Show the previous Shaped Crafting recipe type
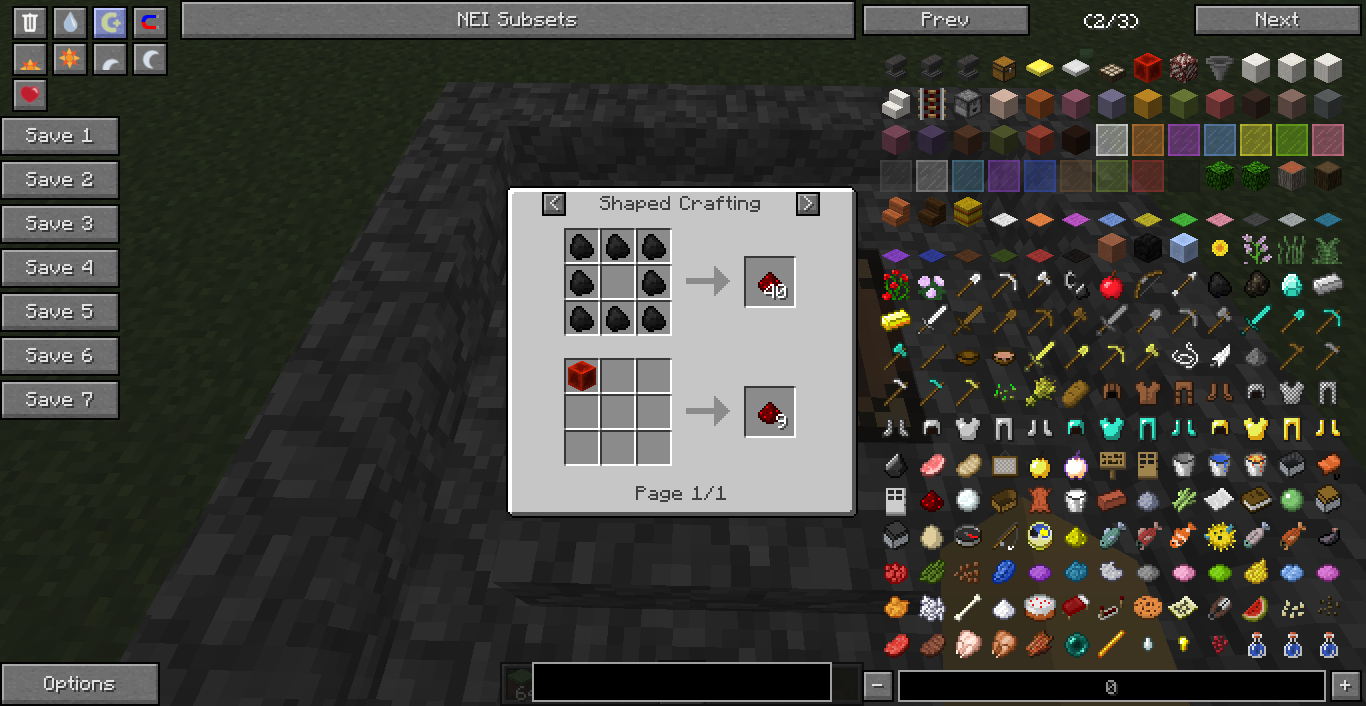 pos(554,204)
